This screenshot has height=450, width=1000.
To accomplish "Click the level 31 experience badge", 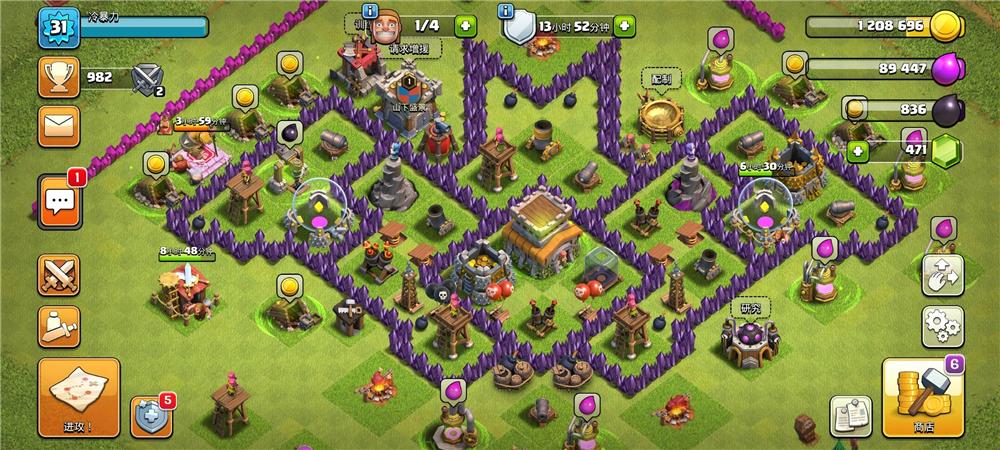I will pyautogui.click(x=58, y=27).
